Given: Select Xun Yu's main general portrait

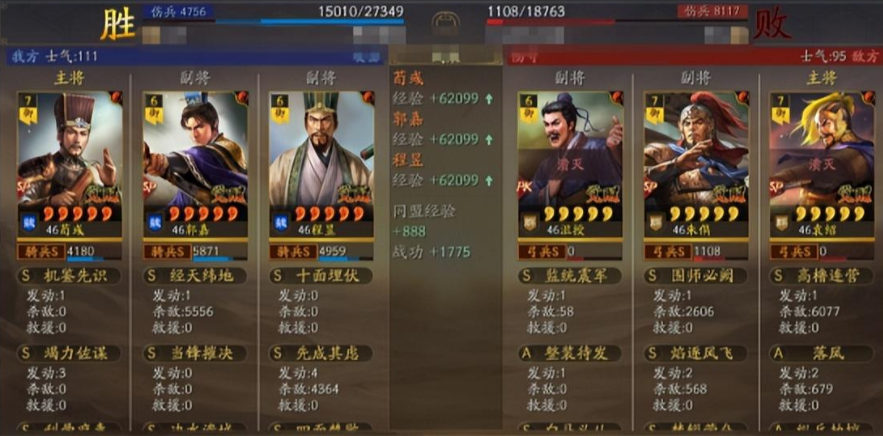Looking at the screenshot, I should coord(70,150).
